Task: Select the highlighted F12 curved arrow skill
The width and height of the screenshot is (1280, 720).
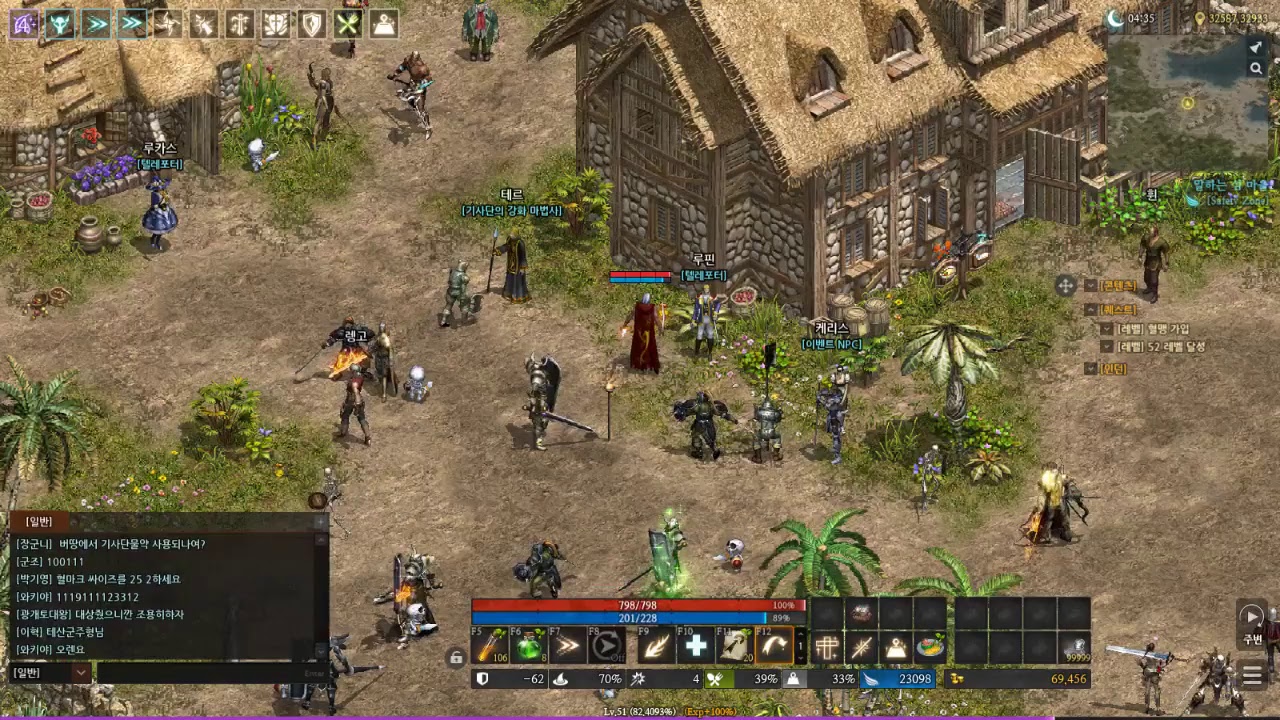Action: (773, 646)
